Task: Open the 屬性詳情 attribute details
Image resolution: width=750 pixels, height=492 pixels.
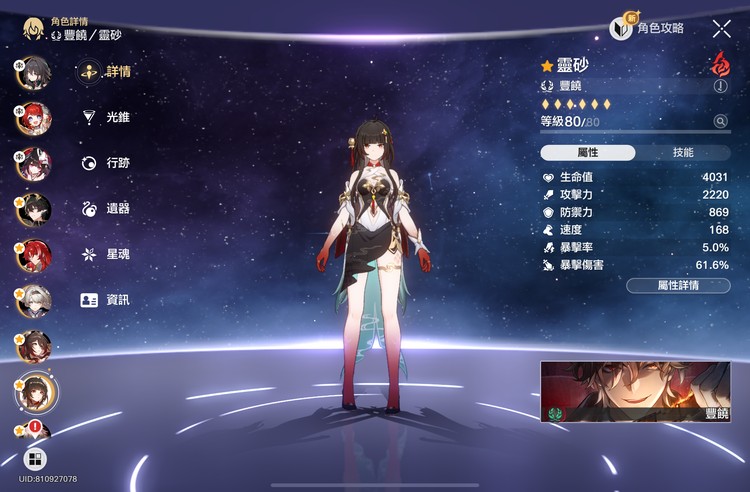Action: point(677,286)
